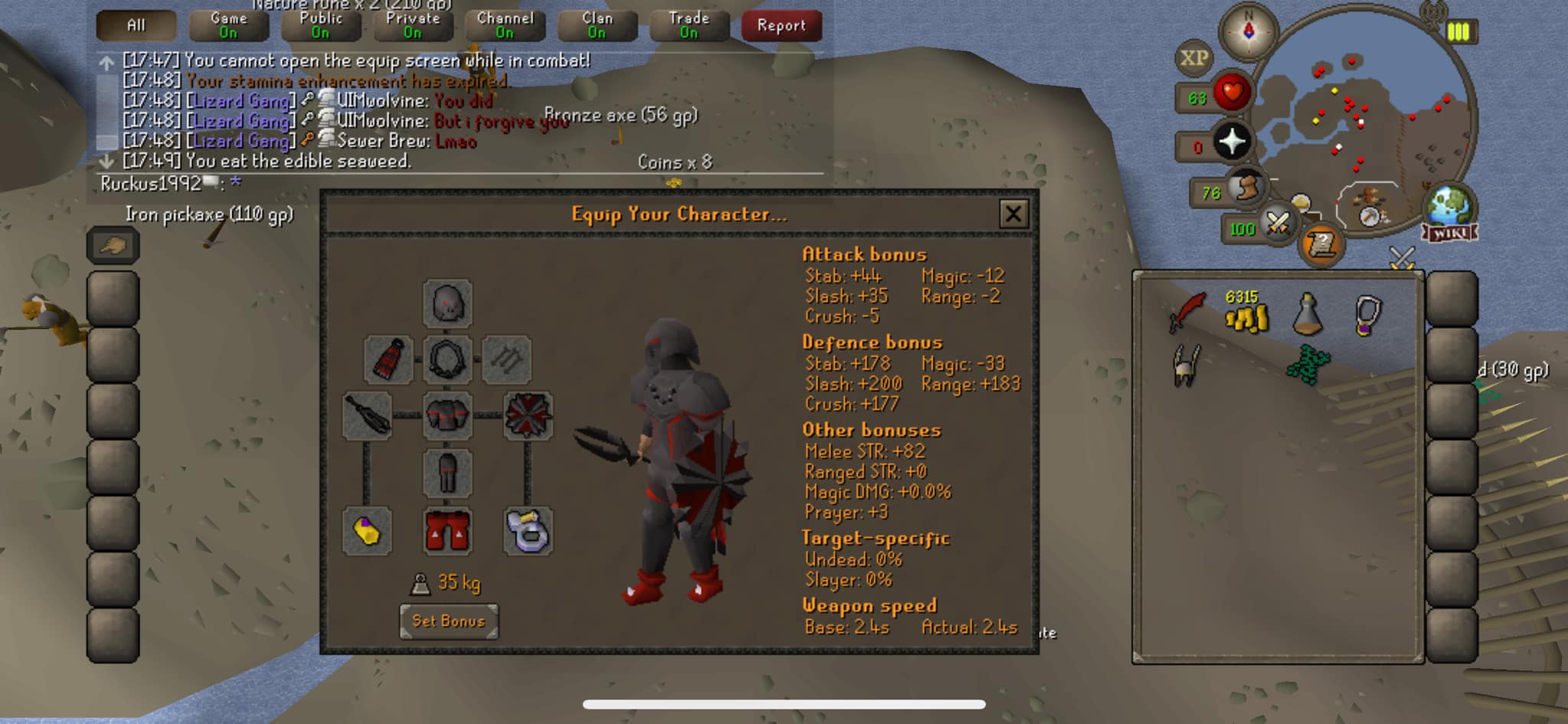Image resolution: width=1568 pixels, height=724 pixels.
Task: Switch to the All chat tab
Action: pos(136,25)
